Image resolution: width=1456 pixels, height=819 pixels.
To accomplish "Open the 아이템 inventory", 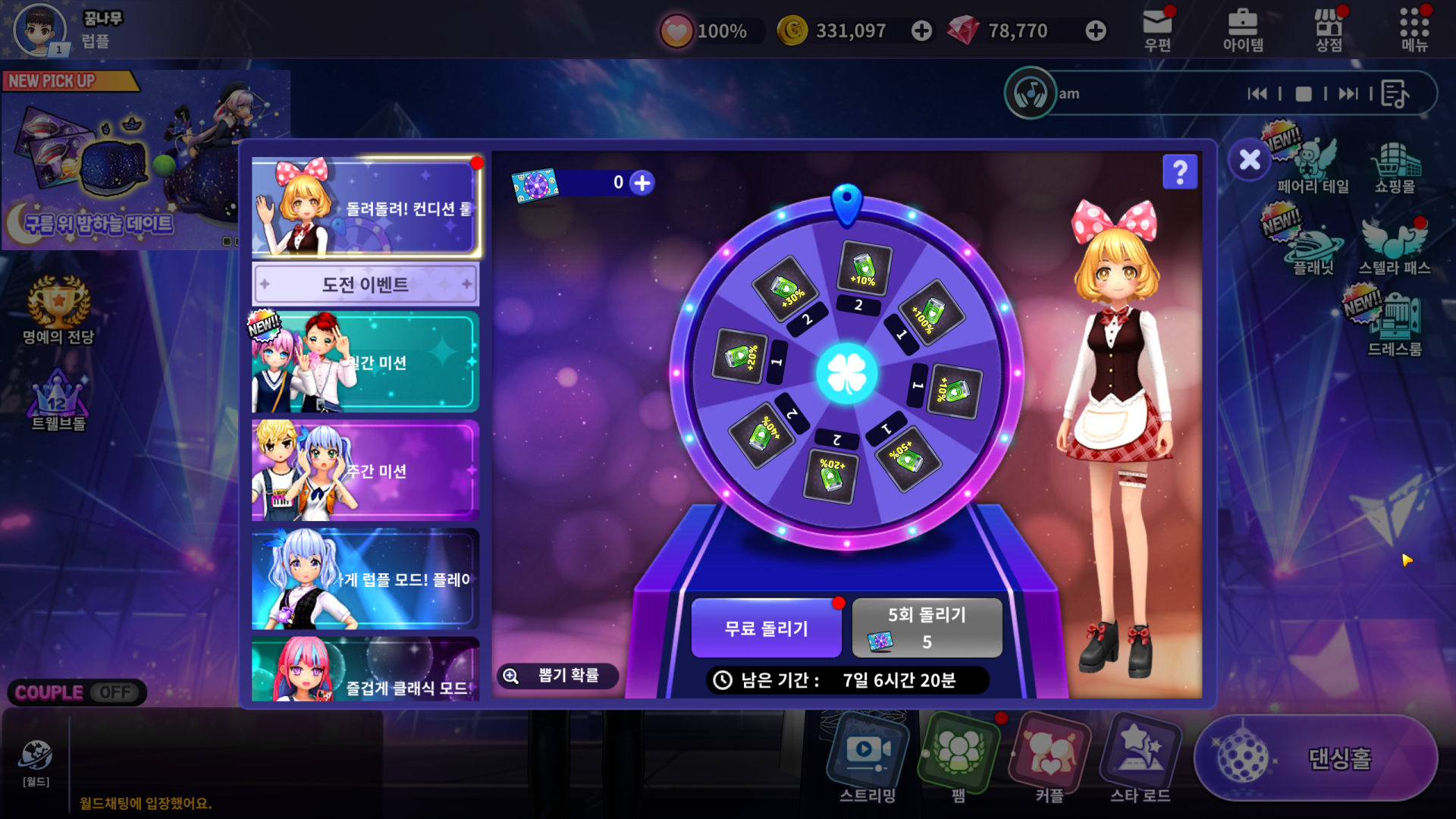I will tap(1243, 30).
